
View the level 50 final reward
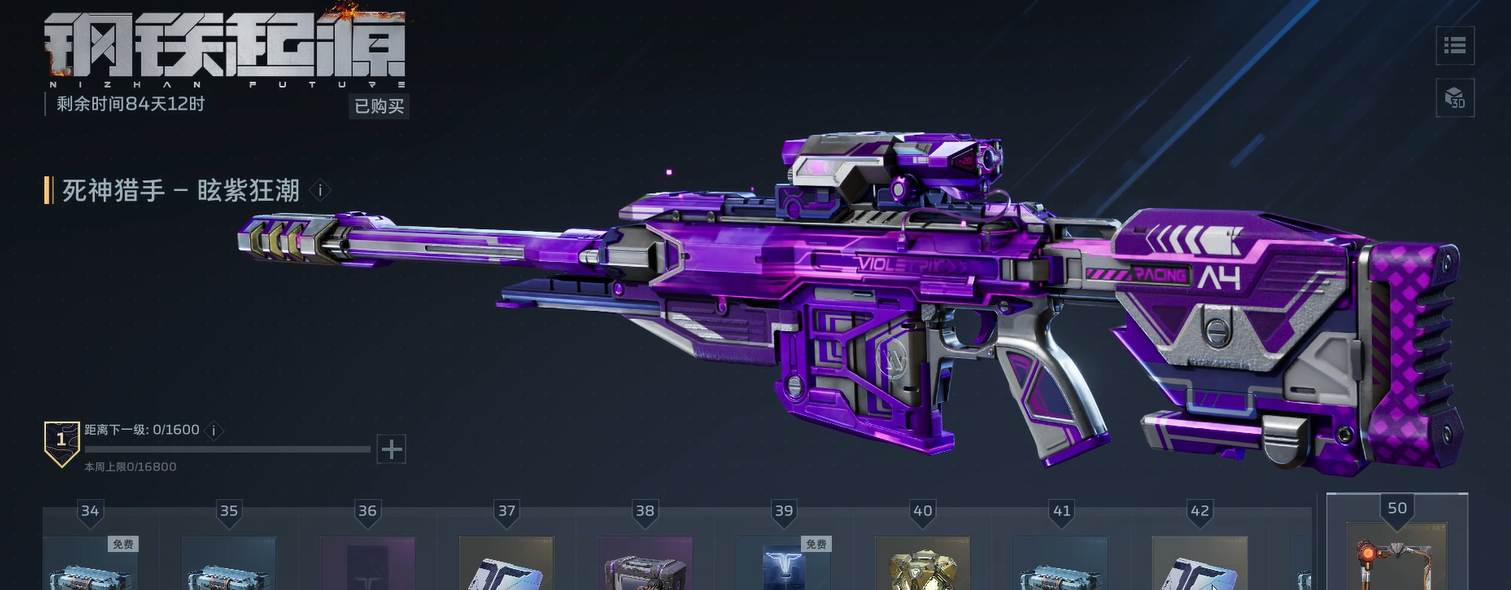click(x=1396, y=558)
